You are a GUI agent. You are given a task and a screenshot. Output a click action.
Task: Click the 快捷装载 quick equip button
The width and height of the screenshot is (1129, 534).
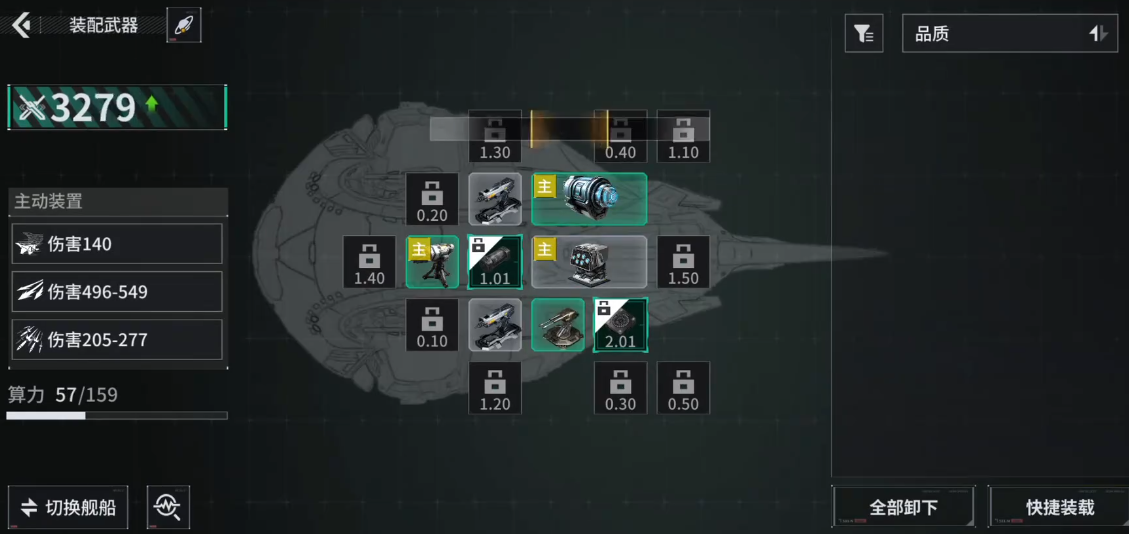1059,507
